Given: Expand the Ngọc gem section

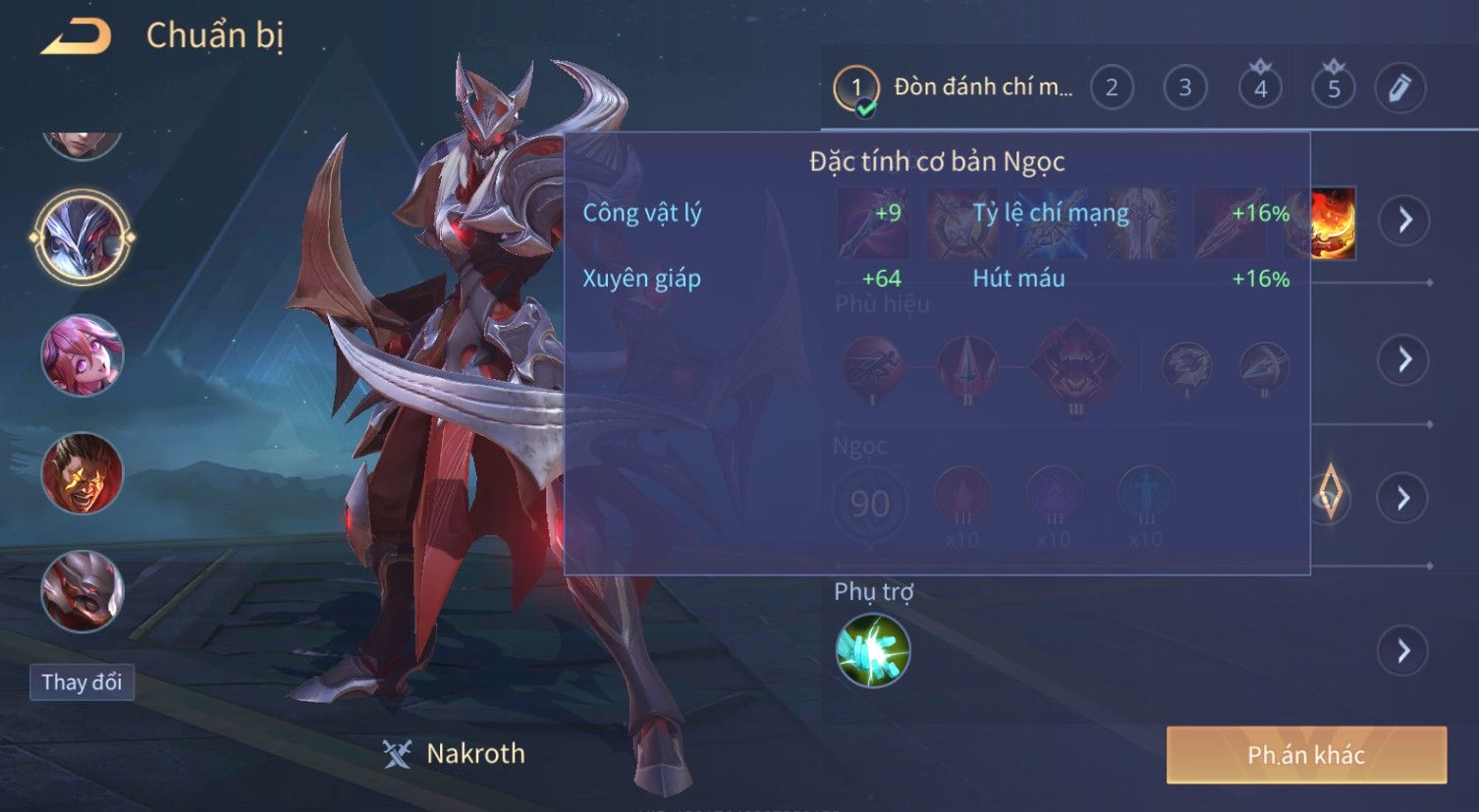Looking at the screenshot, I should pyautogui.click(x=1404, y=499).
